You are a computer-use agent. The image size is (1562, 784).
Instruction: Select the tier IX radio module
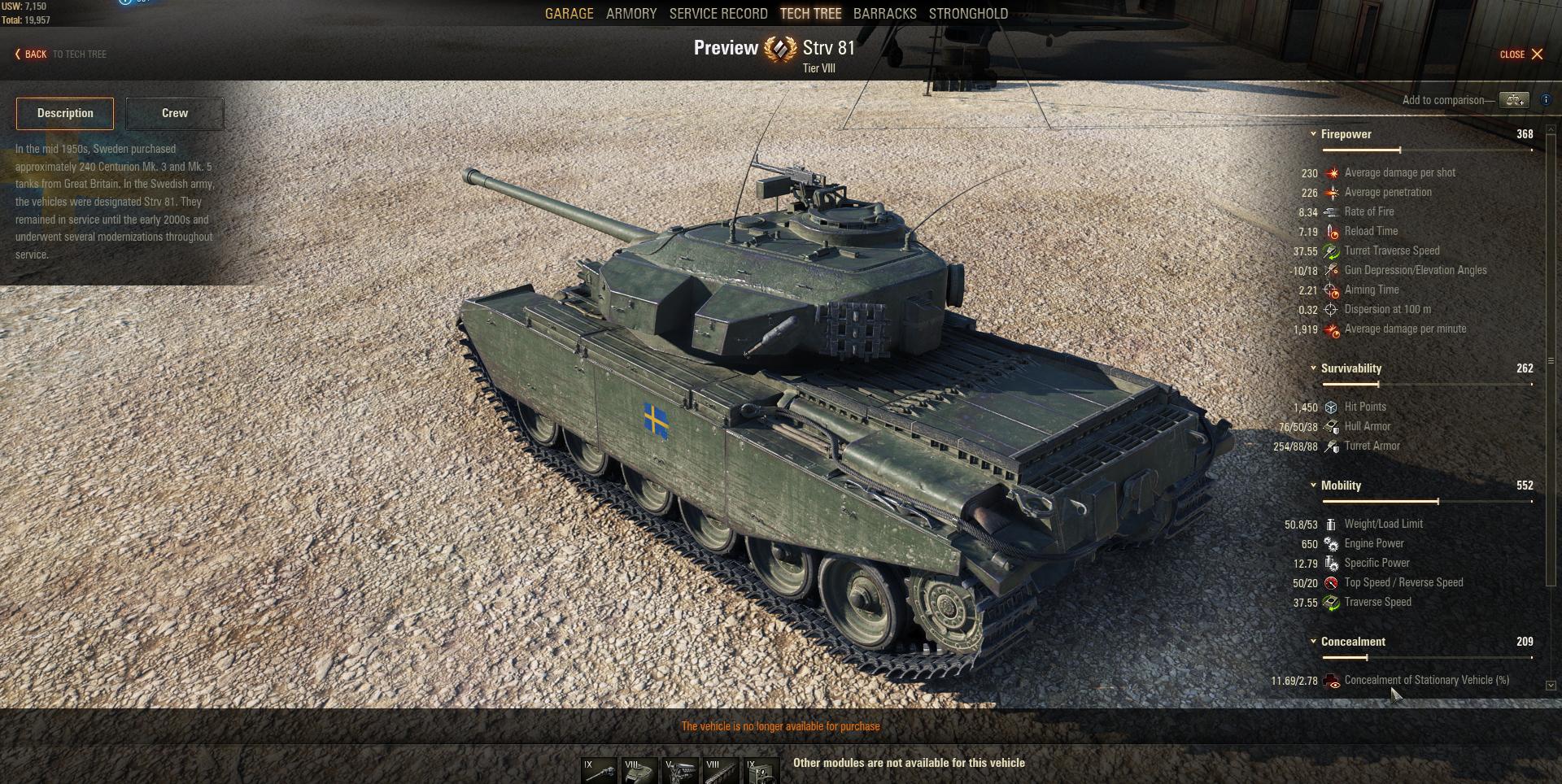click(x=761, y=771)
